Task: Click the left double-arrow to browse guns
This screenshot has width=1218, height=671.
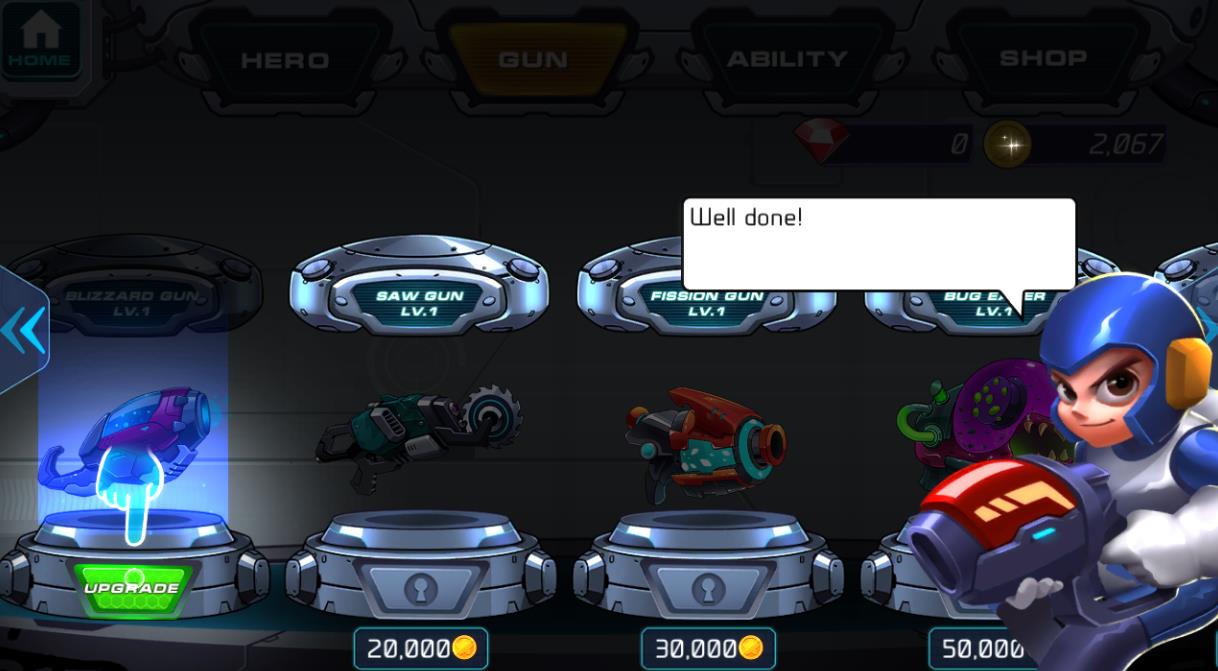Action: 22,330
